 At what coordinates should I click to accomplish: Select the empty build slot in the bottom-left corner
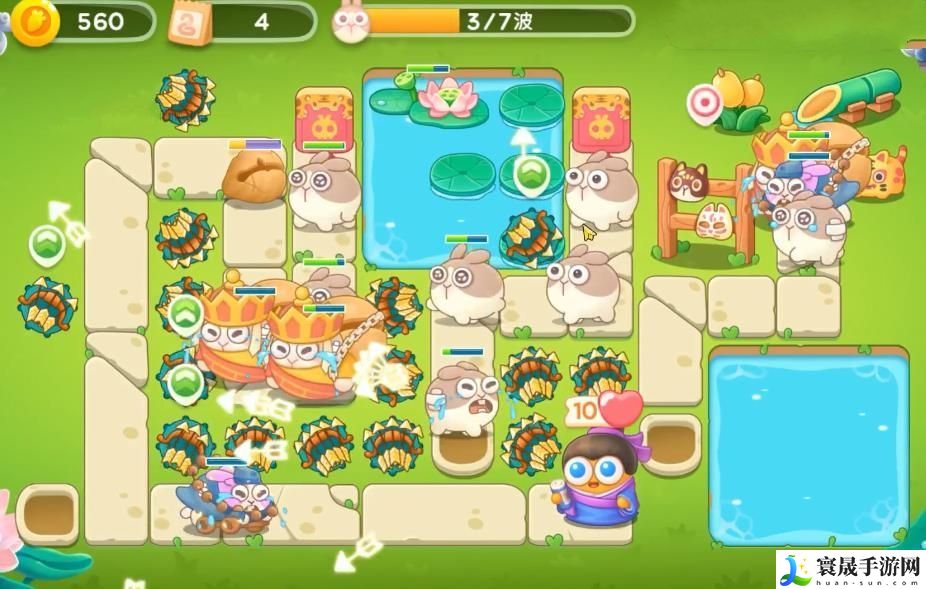[x=47, y=511]
